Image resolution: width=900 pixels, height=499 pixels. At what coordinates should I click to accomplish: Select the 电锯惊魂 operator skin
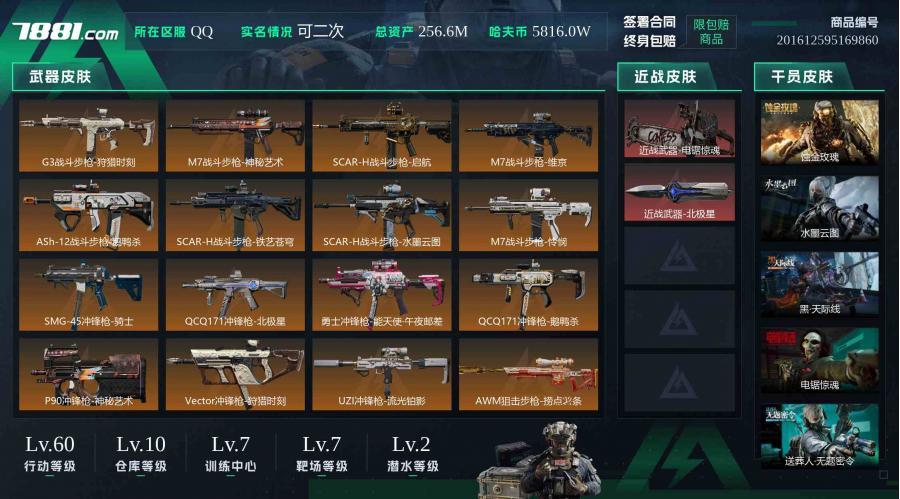(x=819, y=360)
